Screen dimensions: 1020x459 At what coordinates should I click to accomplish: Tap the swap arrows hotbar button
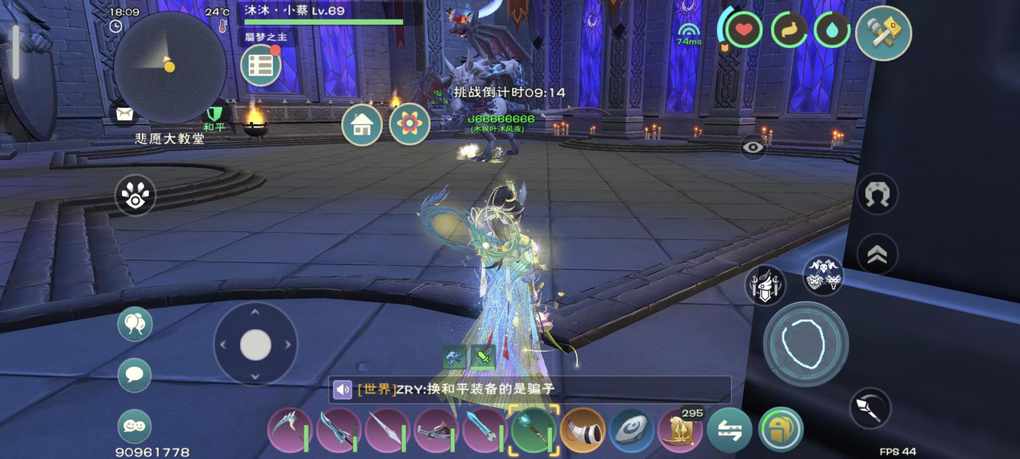coord(729,431)
